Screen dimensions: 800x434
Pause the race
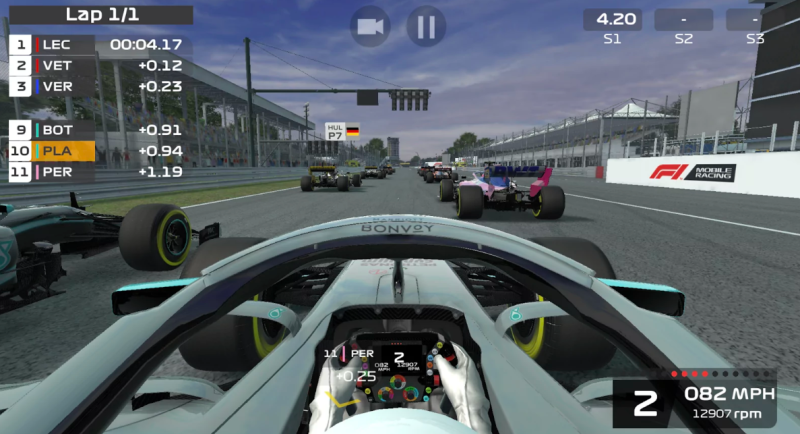click(x=426, y=26)
